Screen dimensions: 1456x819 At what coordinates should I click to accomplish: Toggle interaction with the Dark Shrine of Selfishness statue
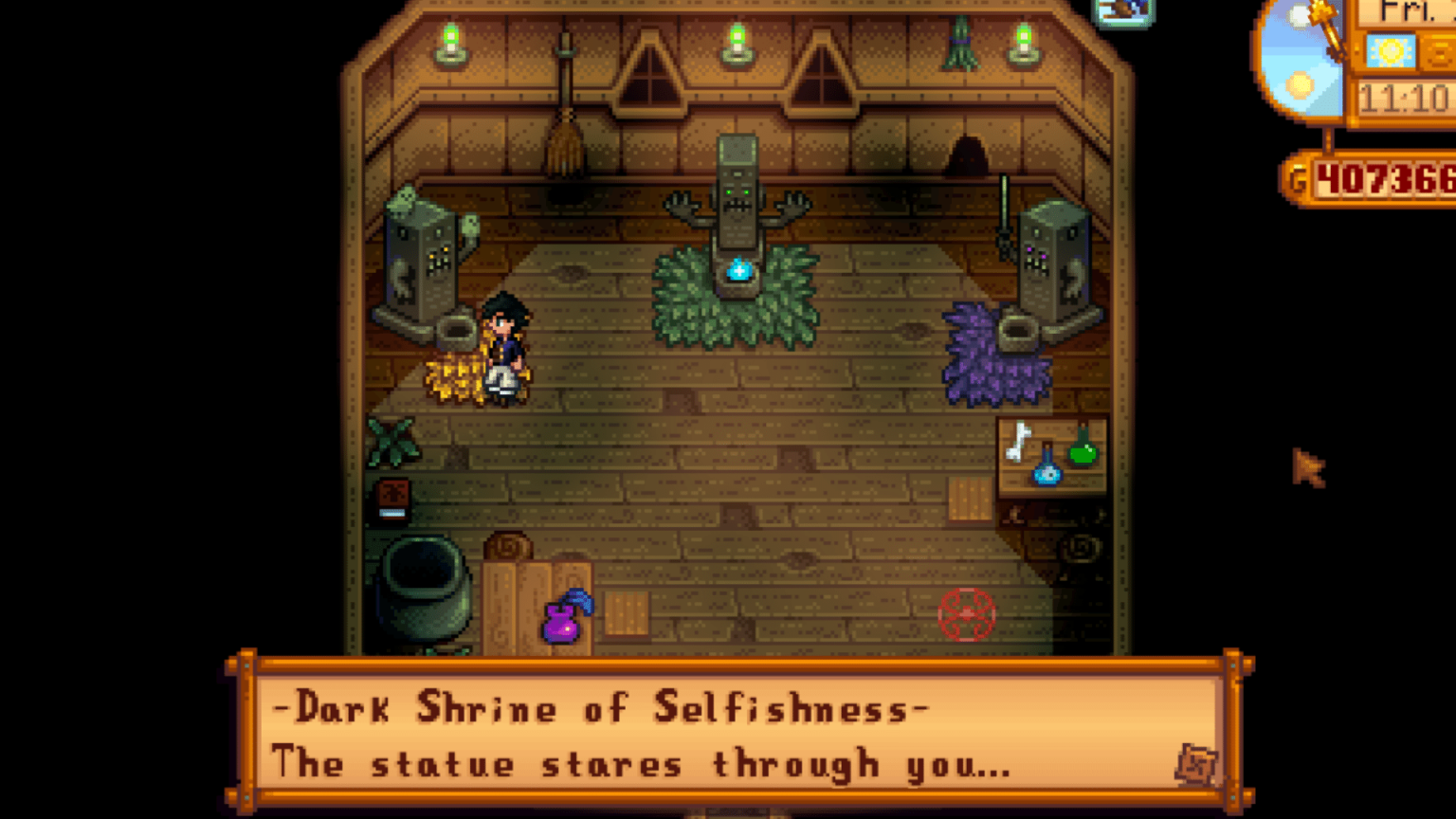[737, 199]
